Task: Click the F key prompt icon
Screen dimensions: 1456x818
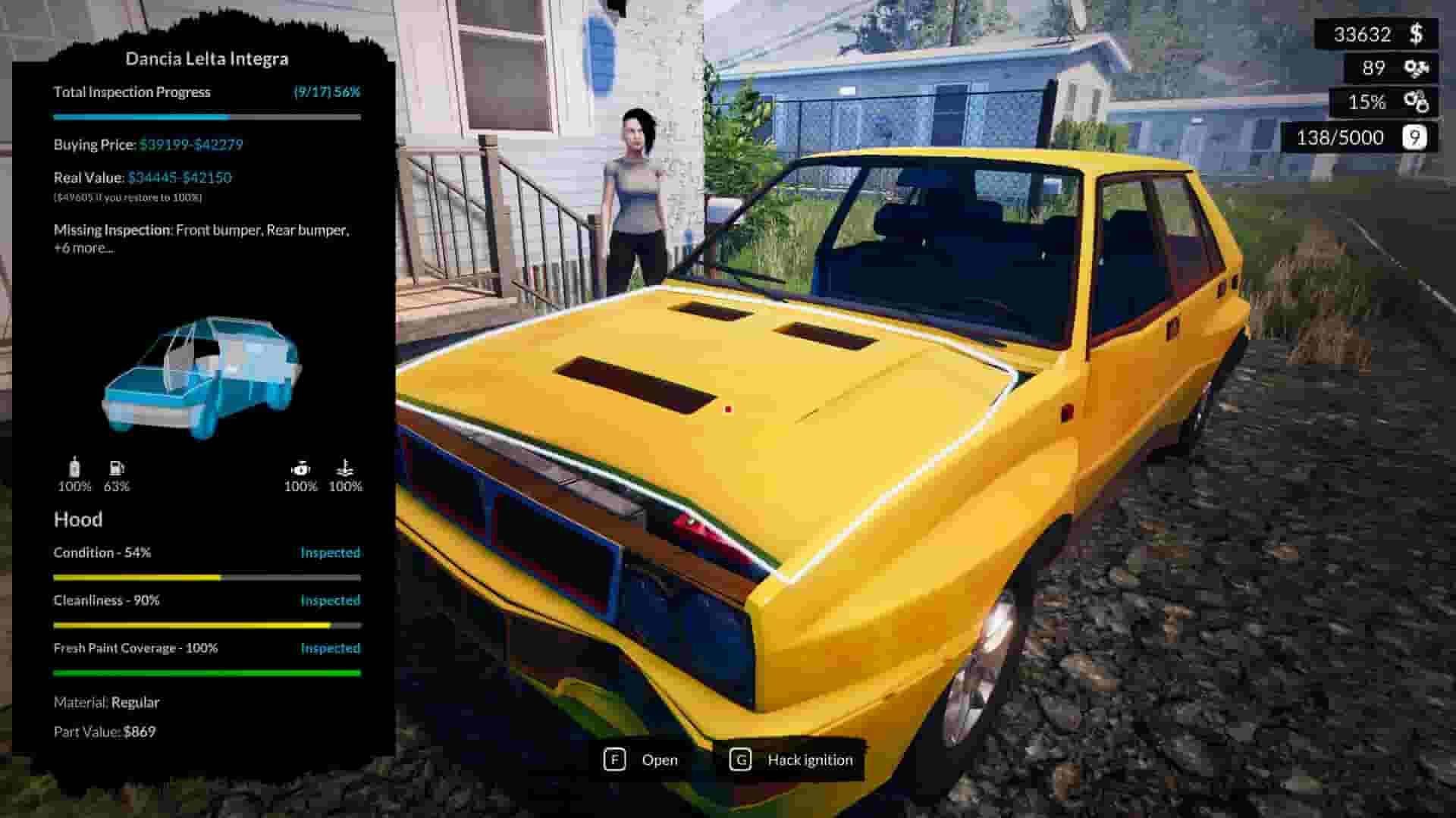Action: tap(616, 759)
